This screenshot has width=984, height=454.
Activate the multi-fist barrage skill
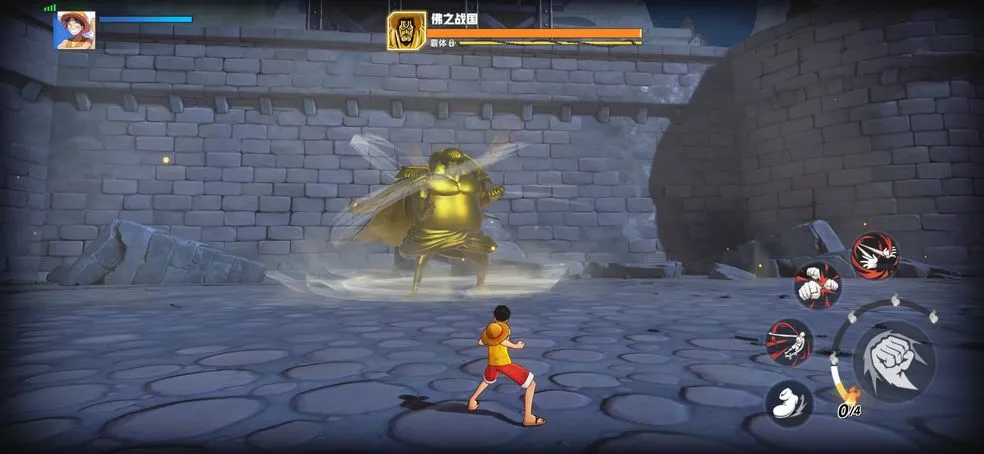(x=817, y=285)
